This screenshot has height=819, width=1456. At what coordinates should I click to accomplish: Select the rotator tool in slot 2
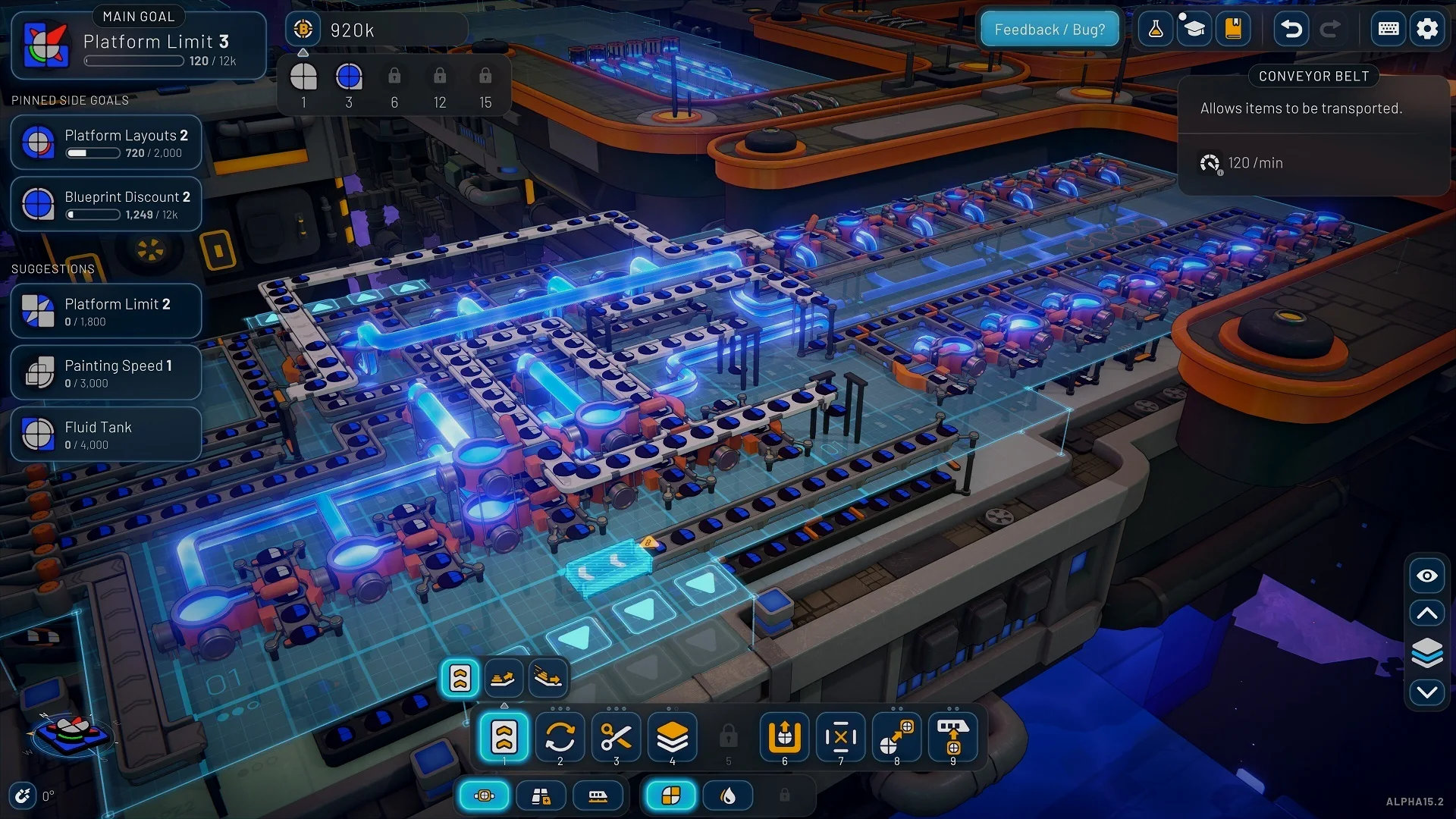[560, 737]
